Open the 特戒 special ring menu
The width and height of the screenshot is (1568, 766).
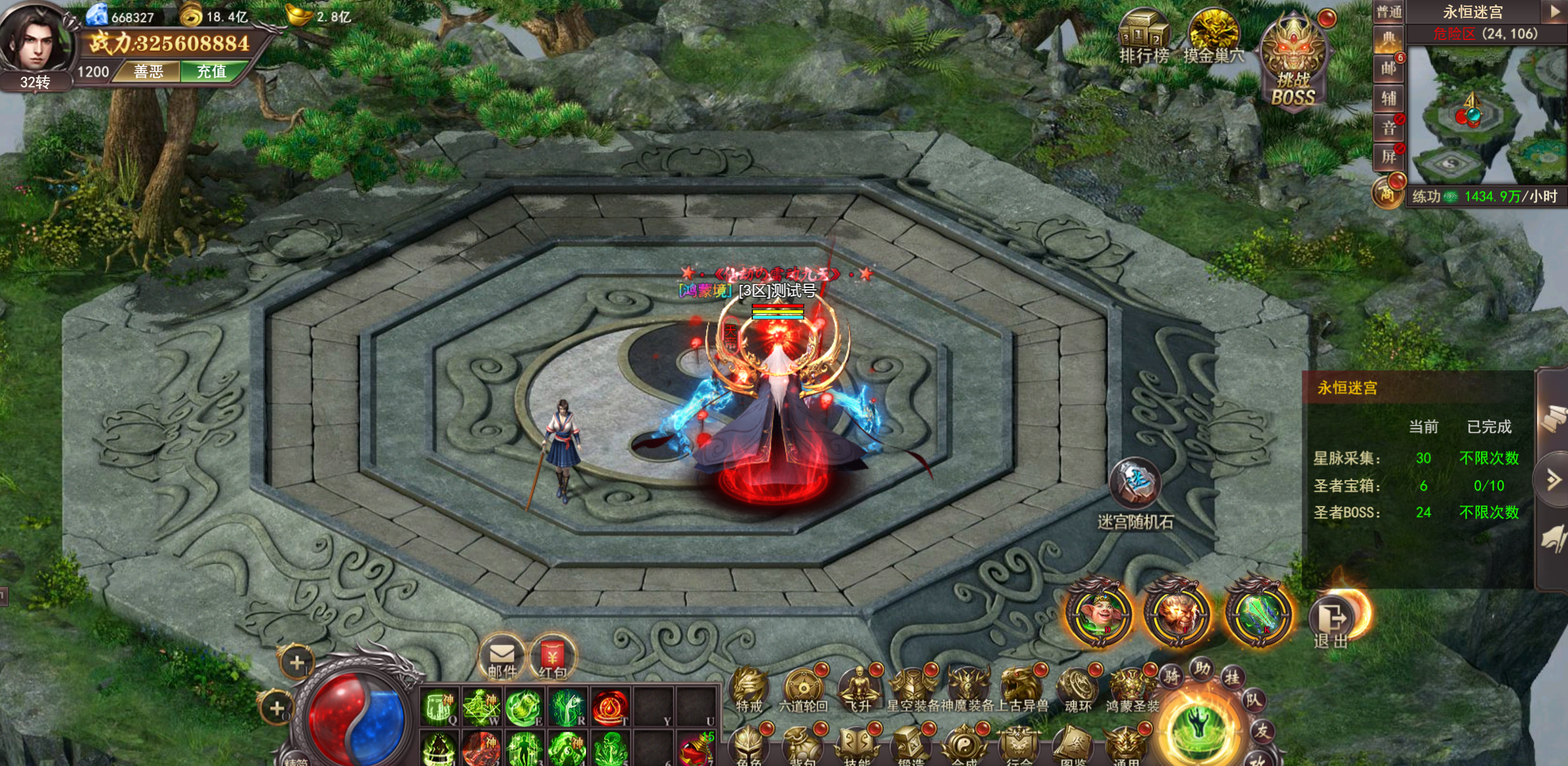click(749, 690)
